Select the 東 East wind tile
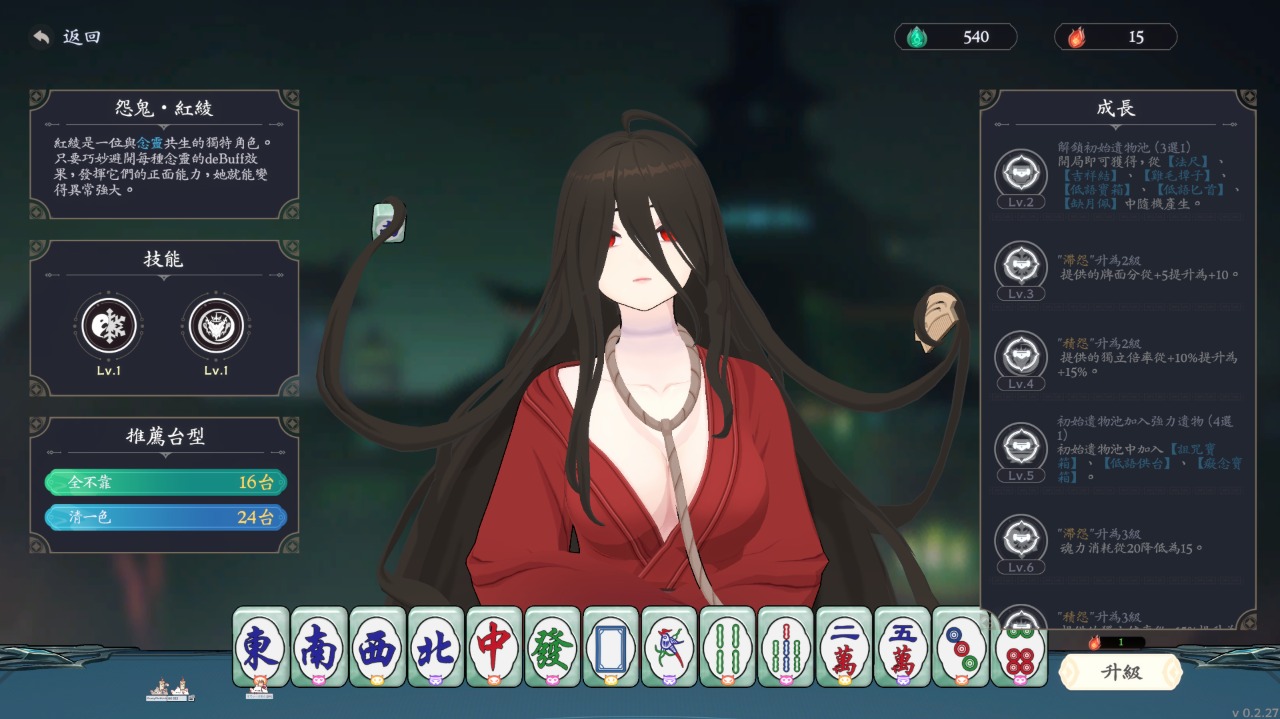The height and width of the screenshot is (719, 1280). pos(261,646)
